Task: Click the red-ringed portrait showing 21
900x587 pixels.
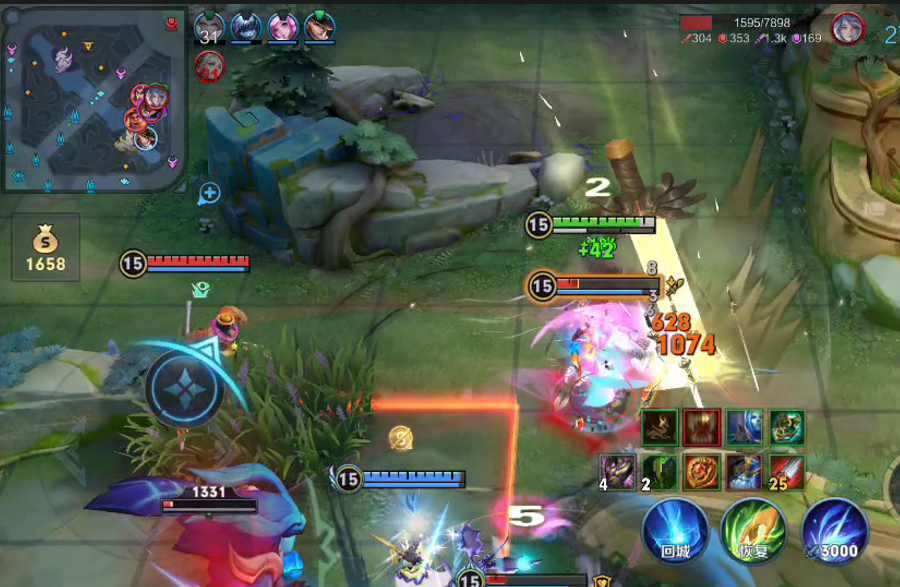Action: [210, 66]
